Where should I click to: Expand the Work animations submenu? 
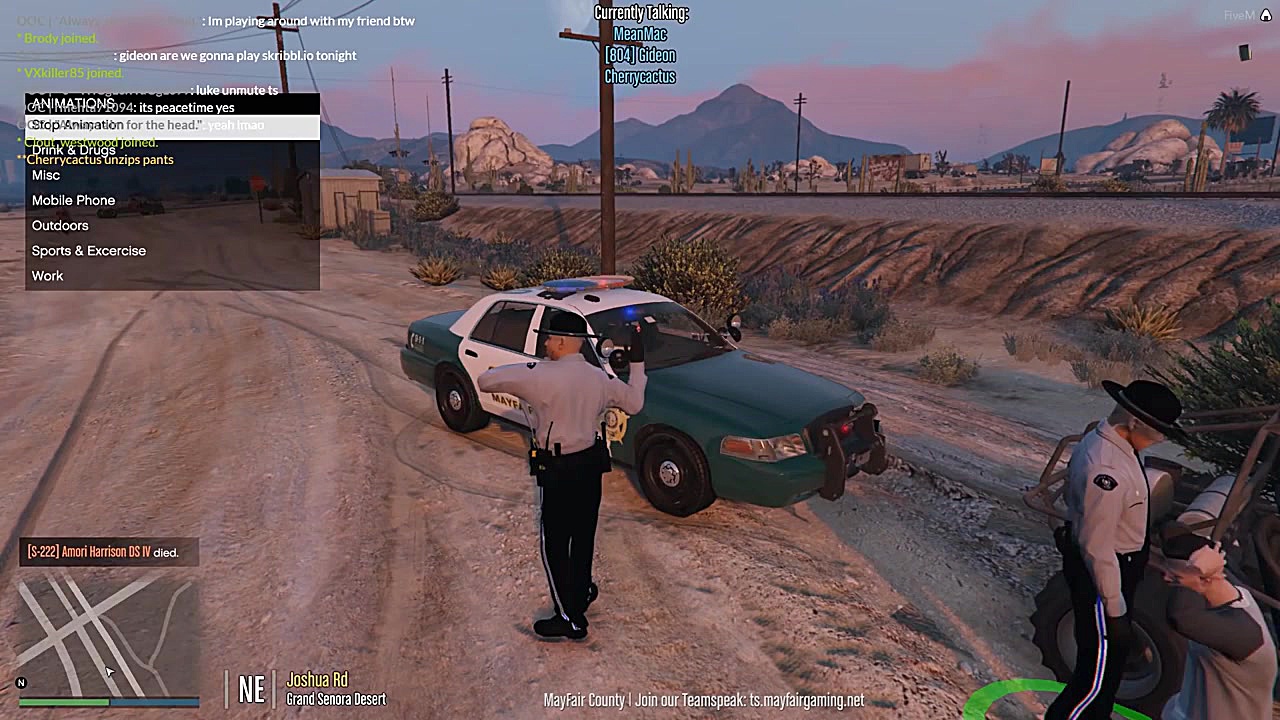[x=47, y=275]
